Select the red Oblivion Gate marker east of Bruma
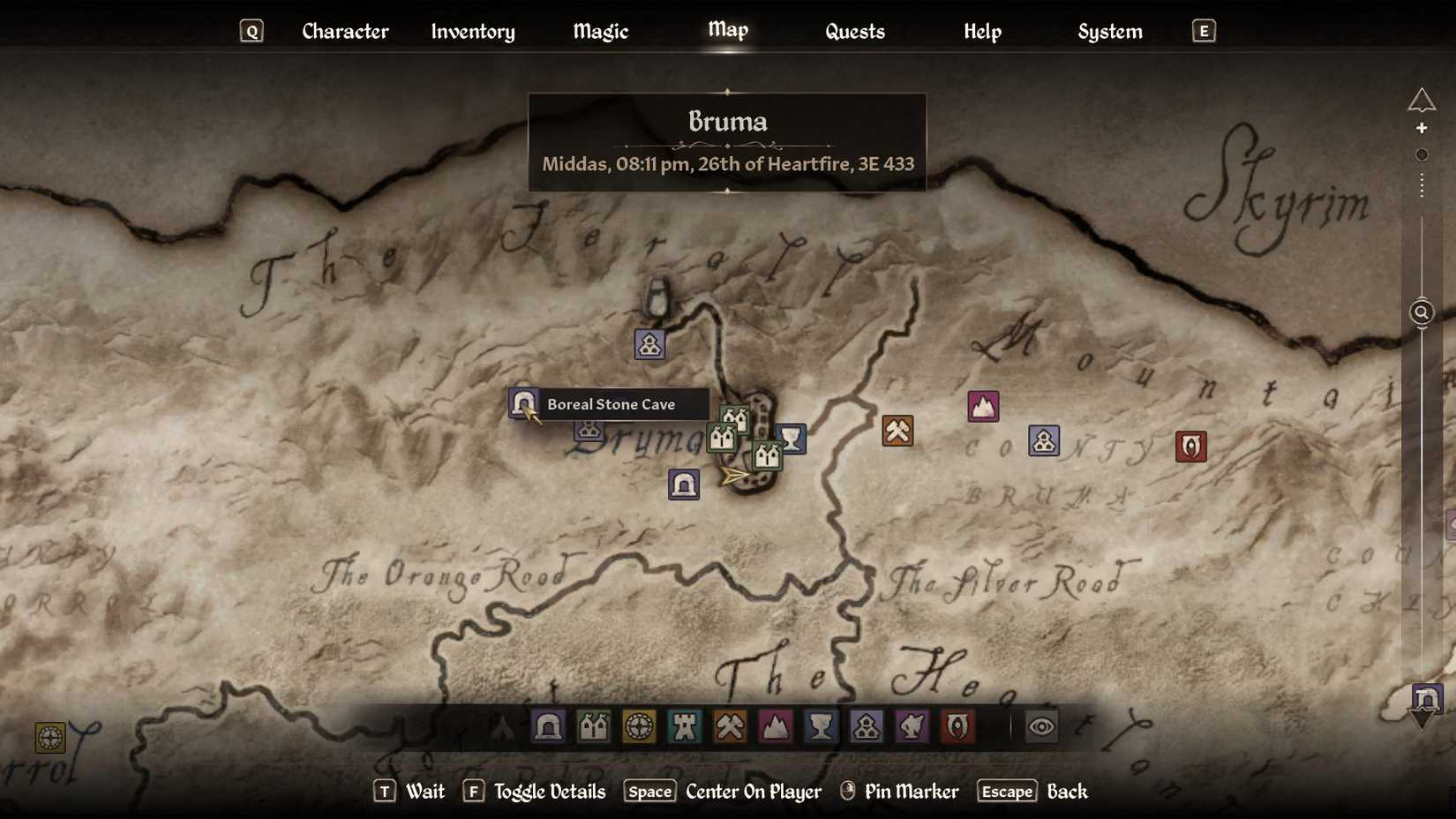 click(1190, 446)
